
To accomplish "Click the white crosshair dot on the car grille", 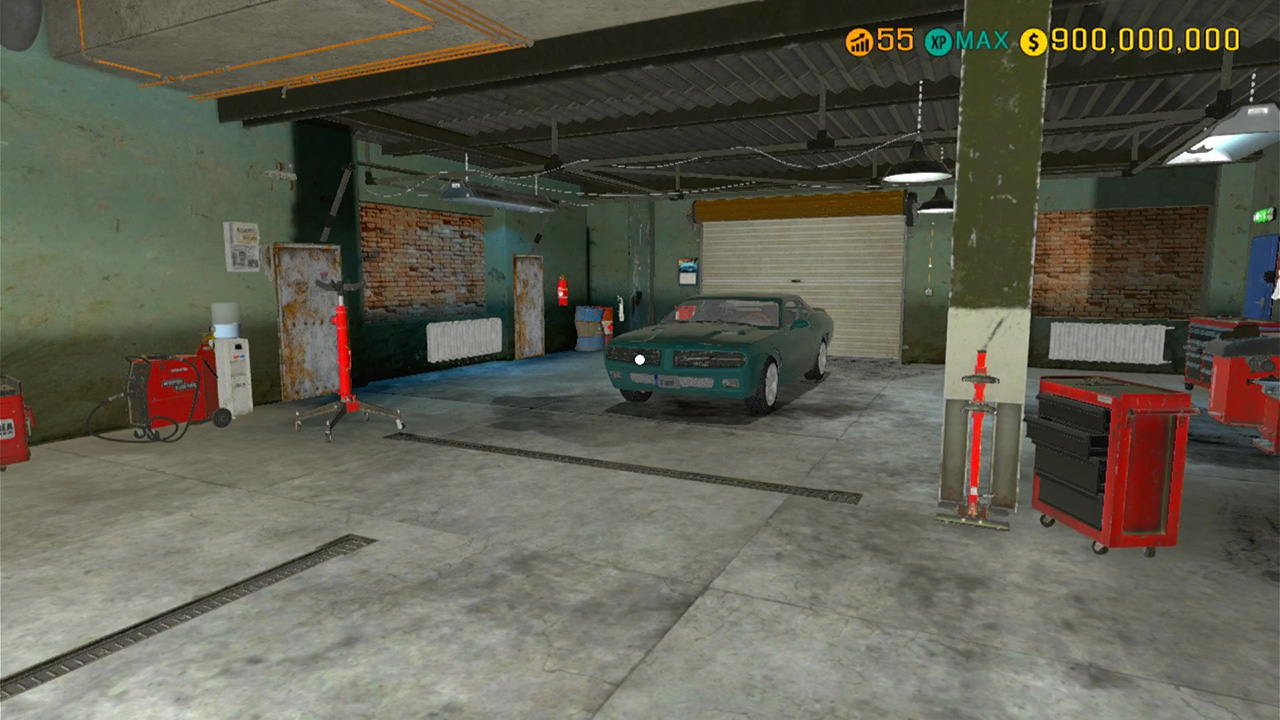I will pos(638,358).
